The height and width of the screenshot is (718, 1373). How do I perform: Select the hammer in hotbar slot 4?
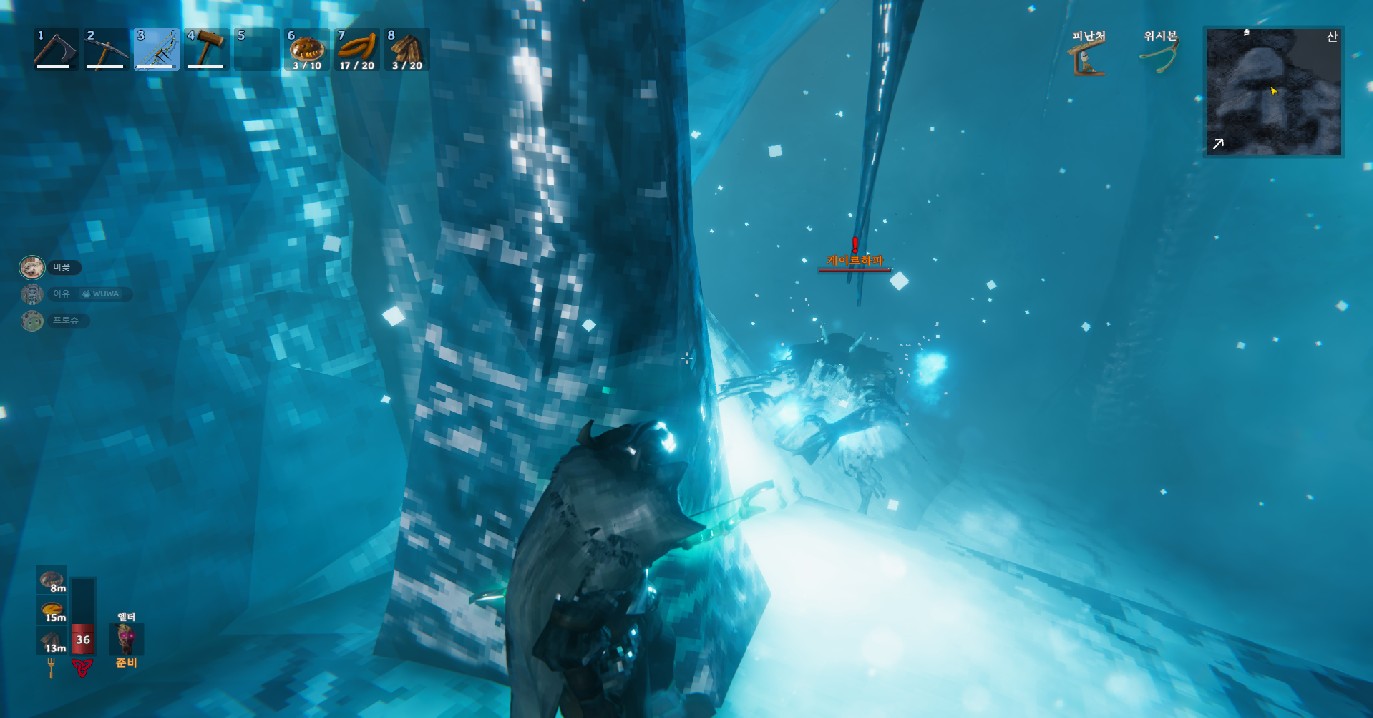pyautogui.click(x=206, y=49)
